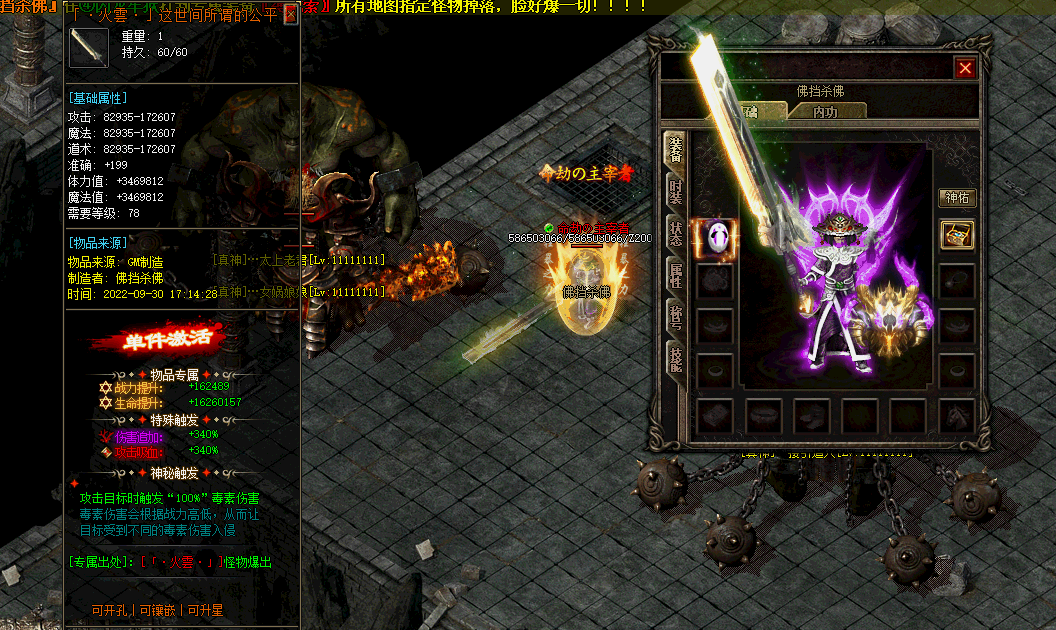Screen dimensions: 1056x630
Task: Click the sword icon in the tooltip
Action: click(x=88, y=47)
